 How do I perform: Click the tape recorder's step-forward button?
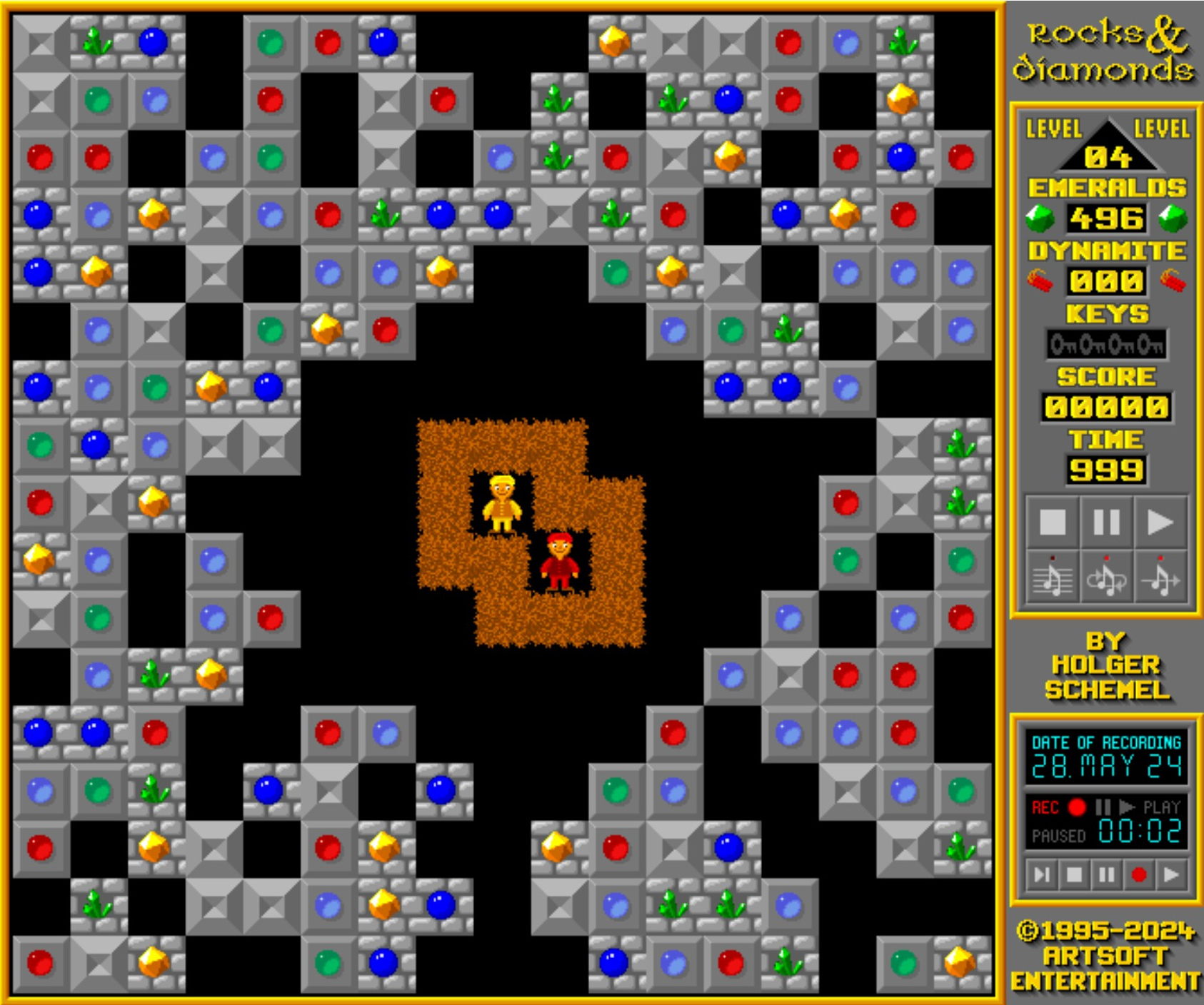click(1042, 874)
